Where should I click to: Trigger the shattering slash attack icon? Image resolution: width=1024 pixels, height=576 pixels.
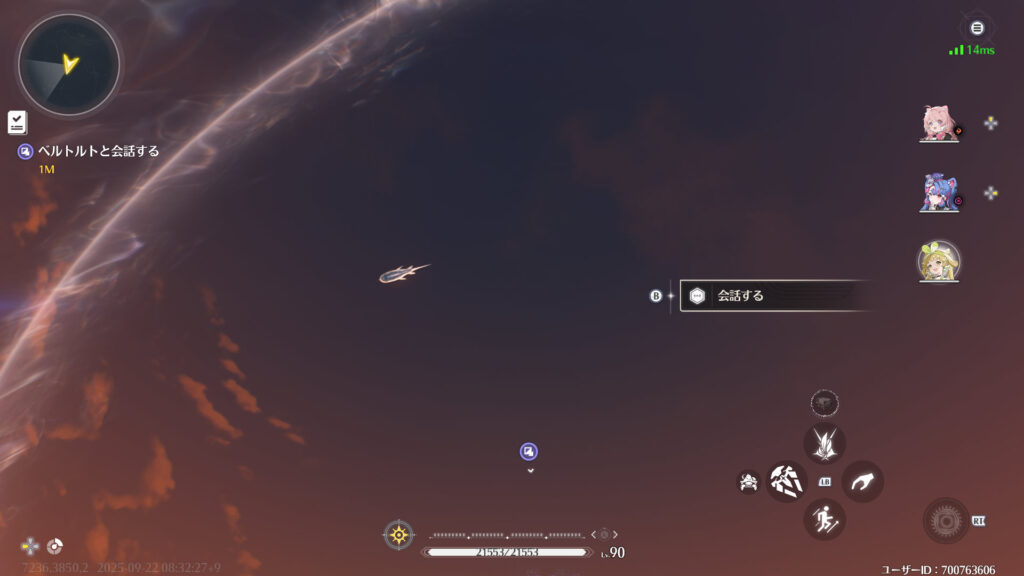pyautogui.click(x=787, y=481)
